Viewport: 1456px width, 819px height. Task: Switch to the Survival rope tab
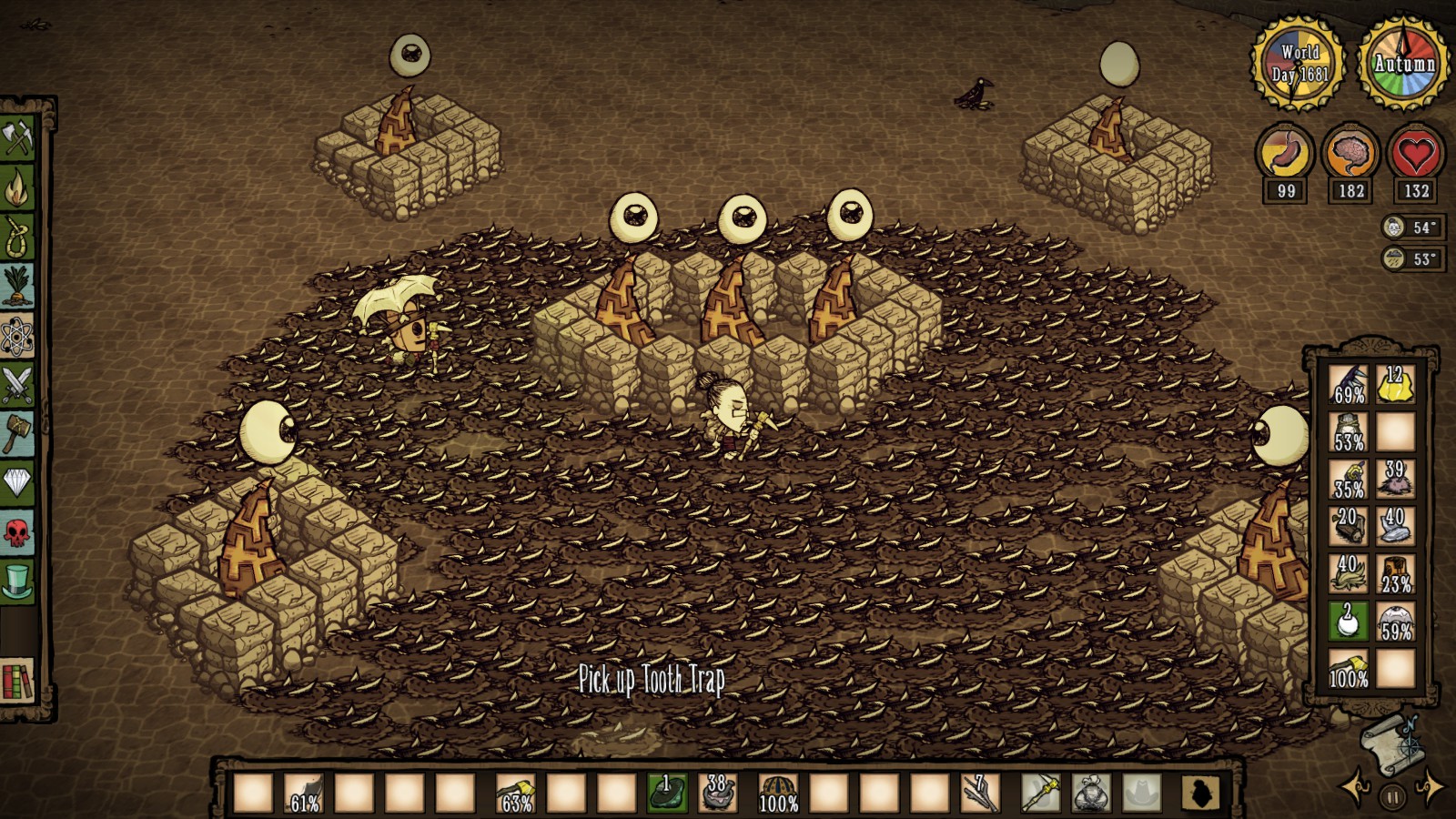click(17, 238)
